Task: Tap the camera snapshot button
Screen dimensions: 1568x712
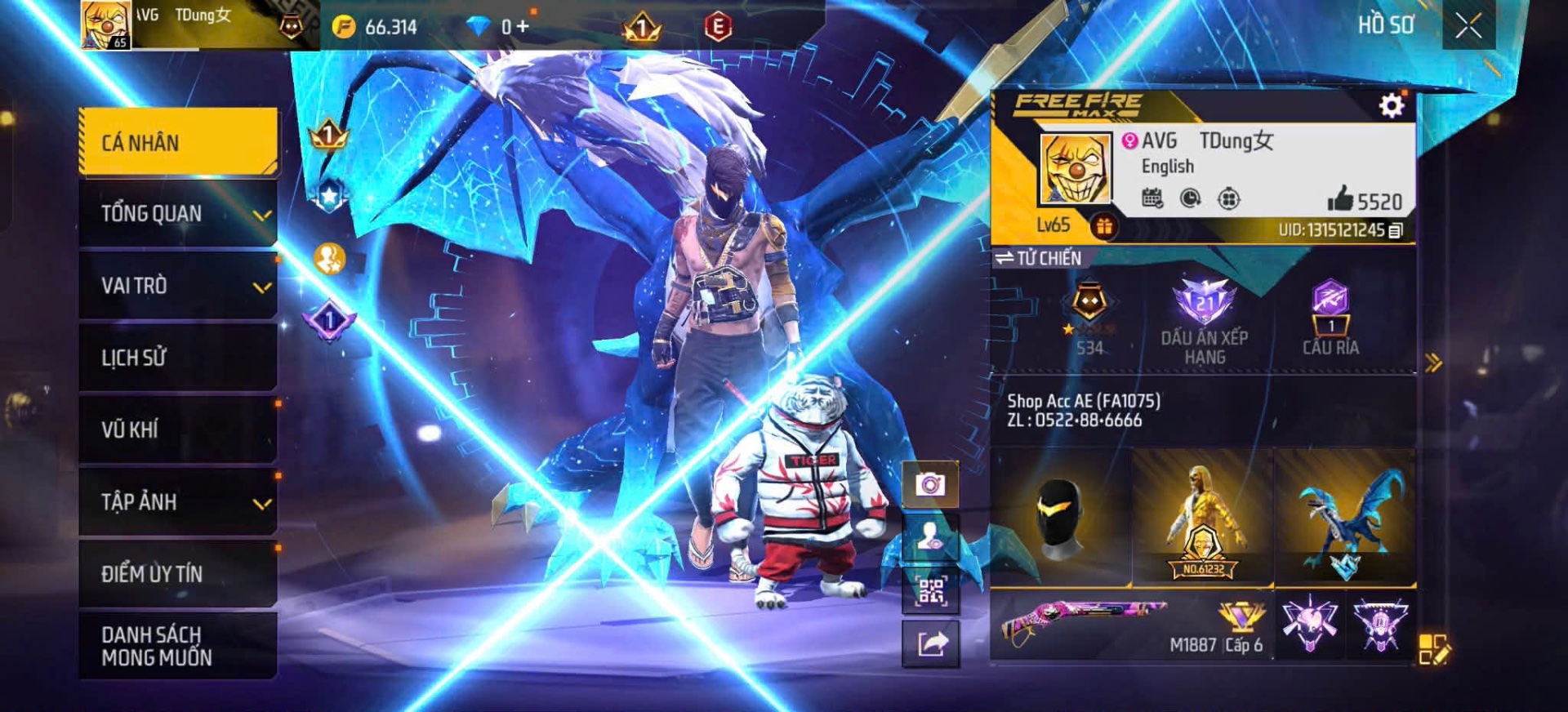Action: click(930, 485)
